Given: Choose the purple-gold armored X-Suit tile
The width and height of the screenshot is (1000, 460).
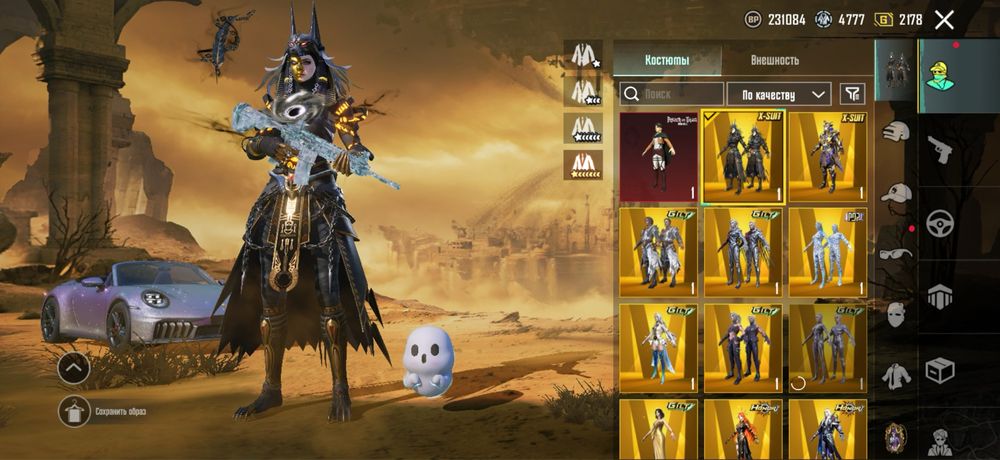Looking at the screenshot, I should click(x=827, y=157).
